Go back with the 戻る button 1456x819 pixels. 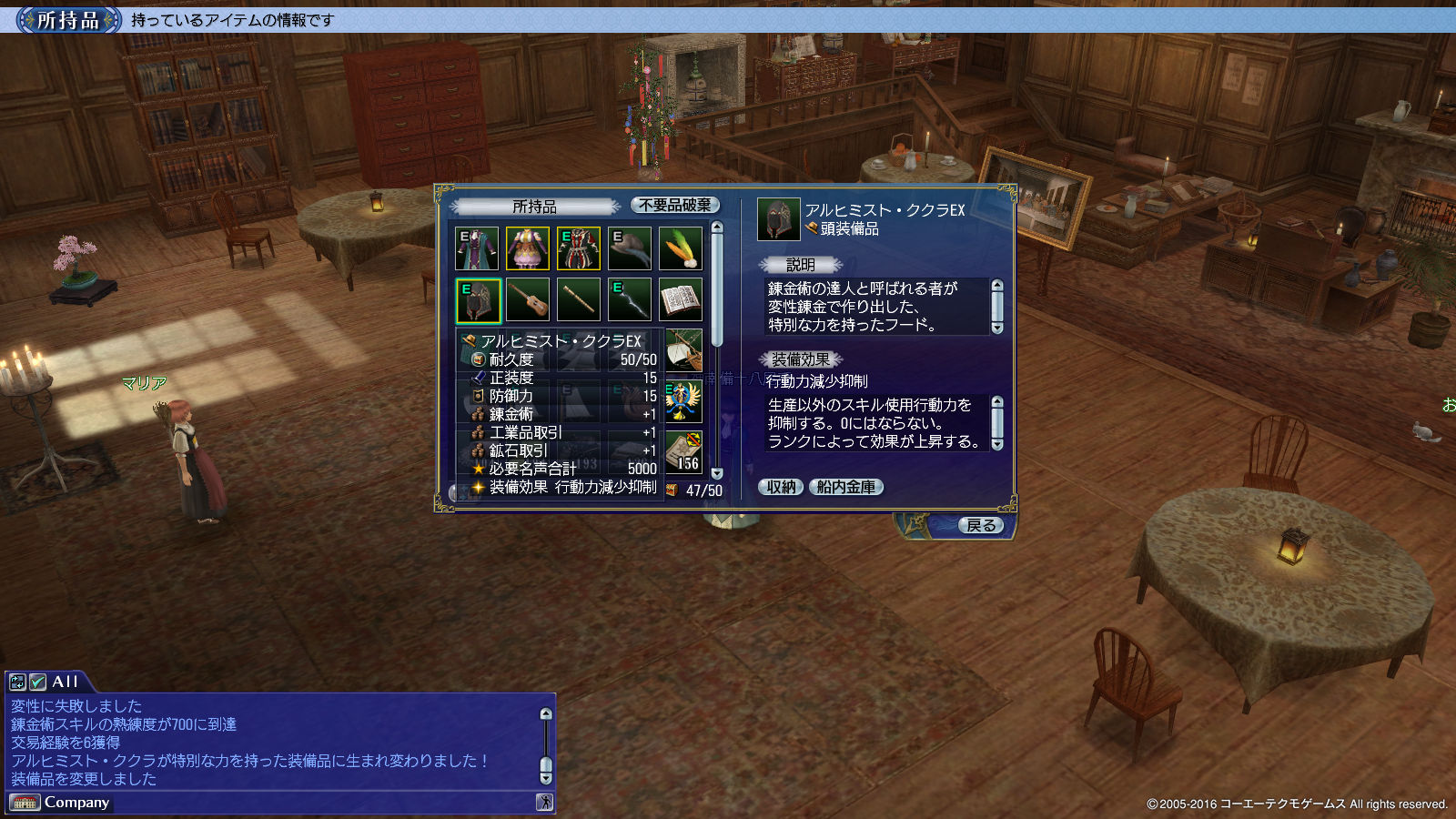[x=980, y=525]
